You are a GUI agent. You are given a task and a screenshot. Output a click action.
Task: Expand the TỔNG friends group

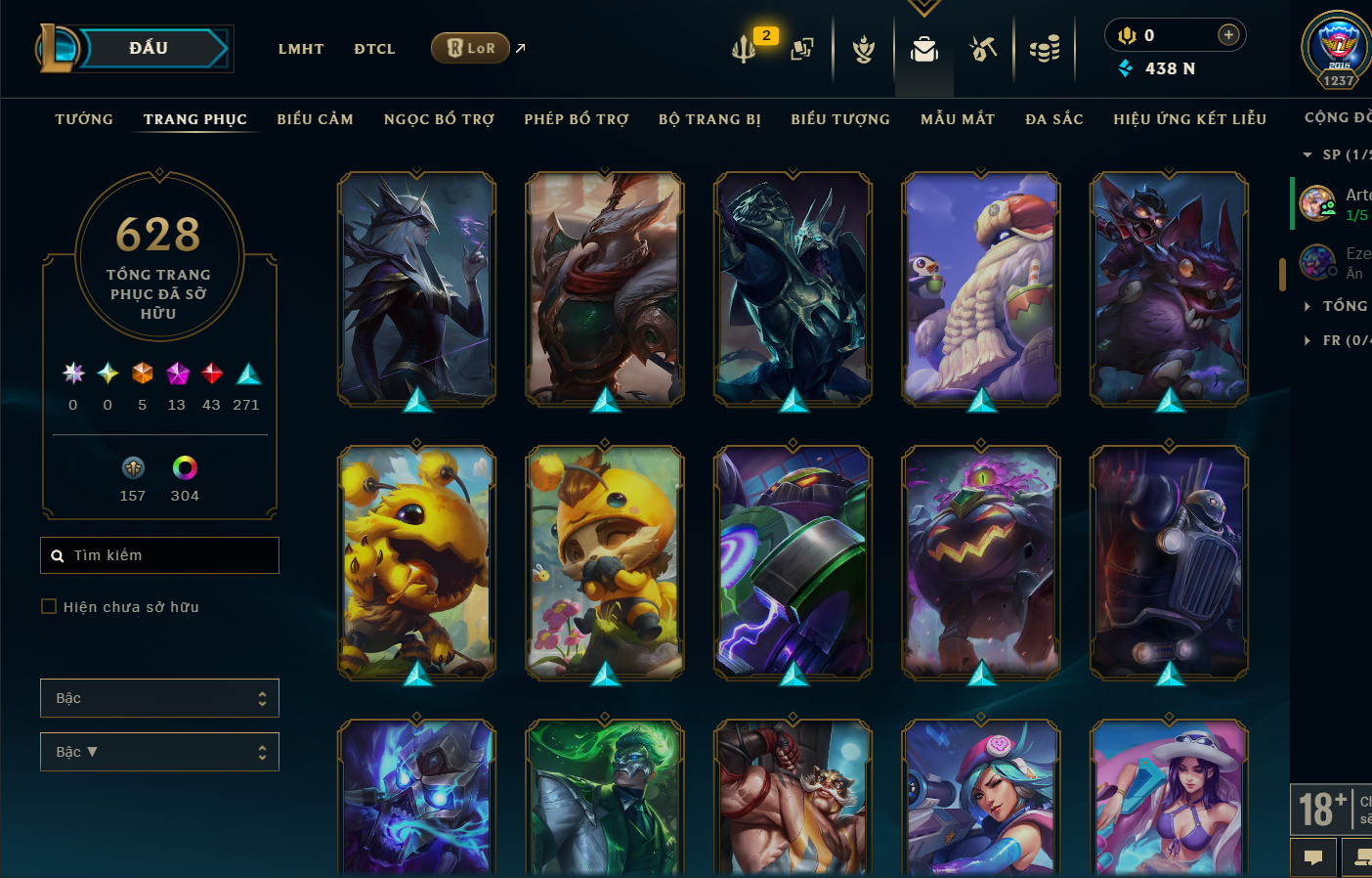[1341, 306]
